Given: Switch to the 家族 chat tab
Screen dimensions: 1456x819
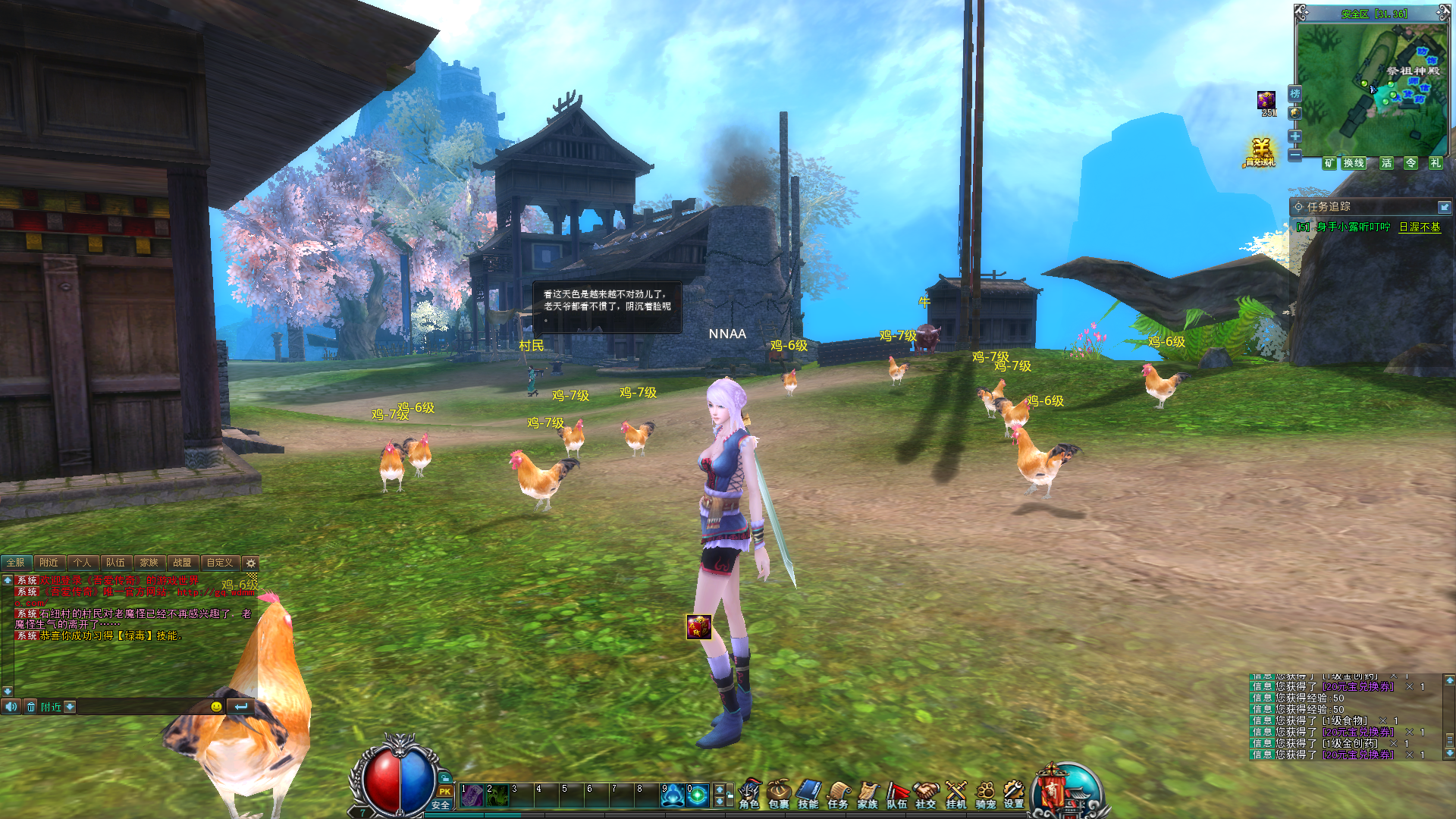Looking at the screenshot, I should click(x=149, y=563).
